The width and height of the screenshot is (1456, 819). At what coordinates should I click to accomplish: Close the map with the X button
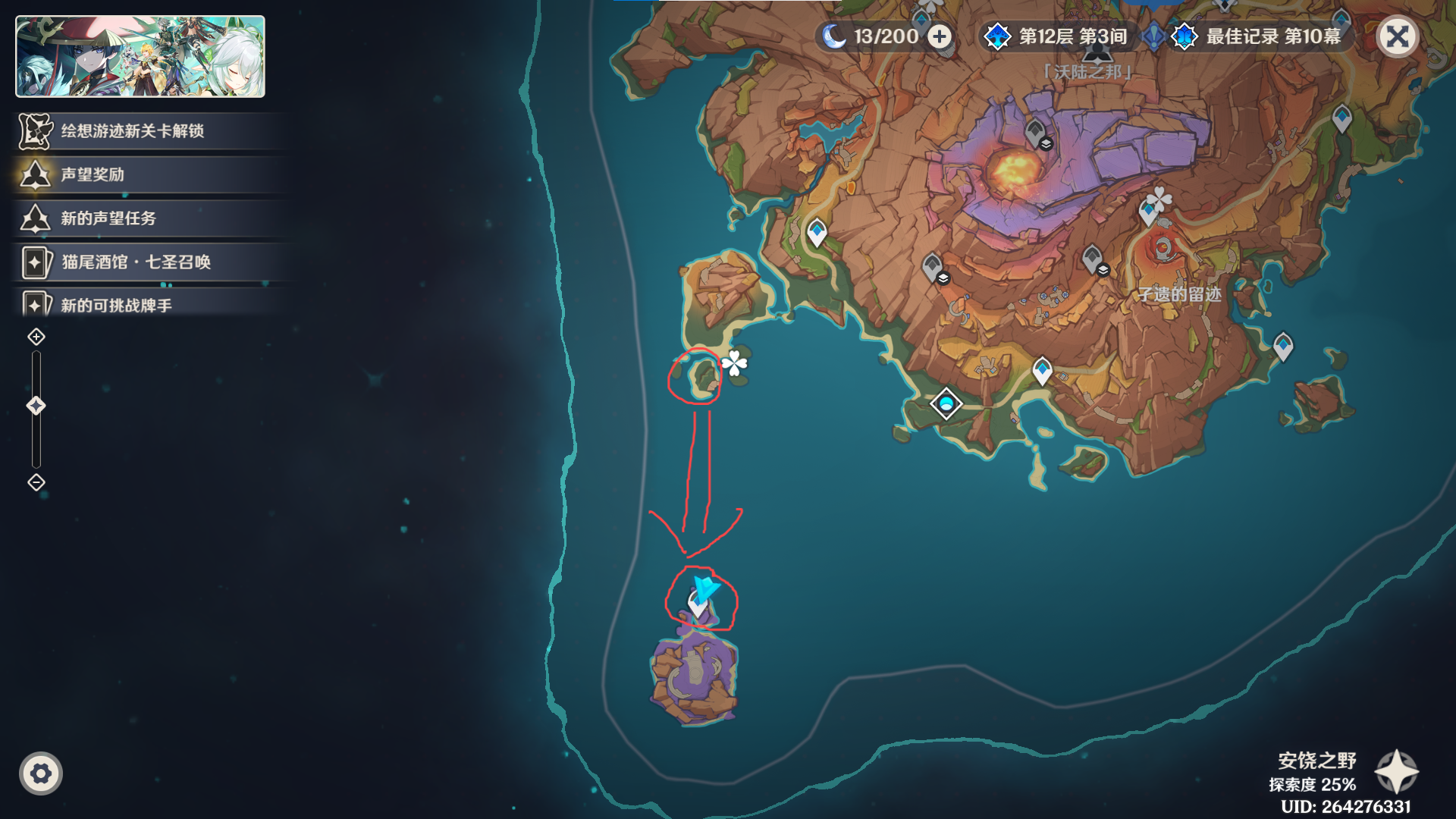(1397, 36)
